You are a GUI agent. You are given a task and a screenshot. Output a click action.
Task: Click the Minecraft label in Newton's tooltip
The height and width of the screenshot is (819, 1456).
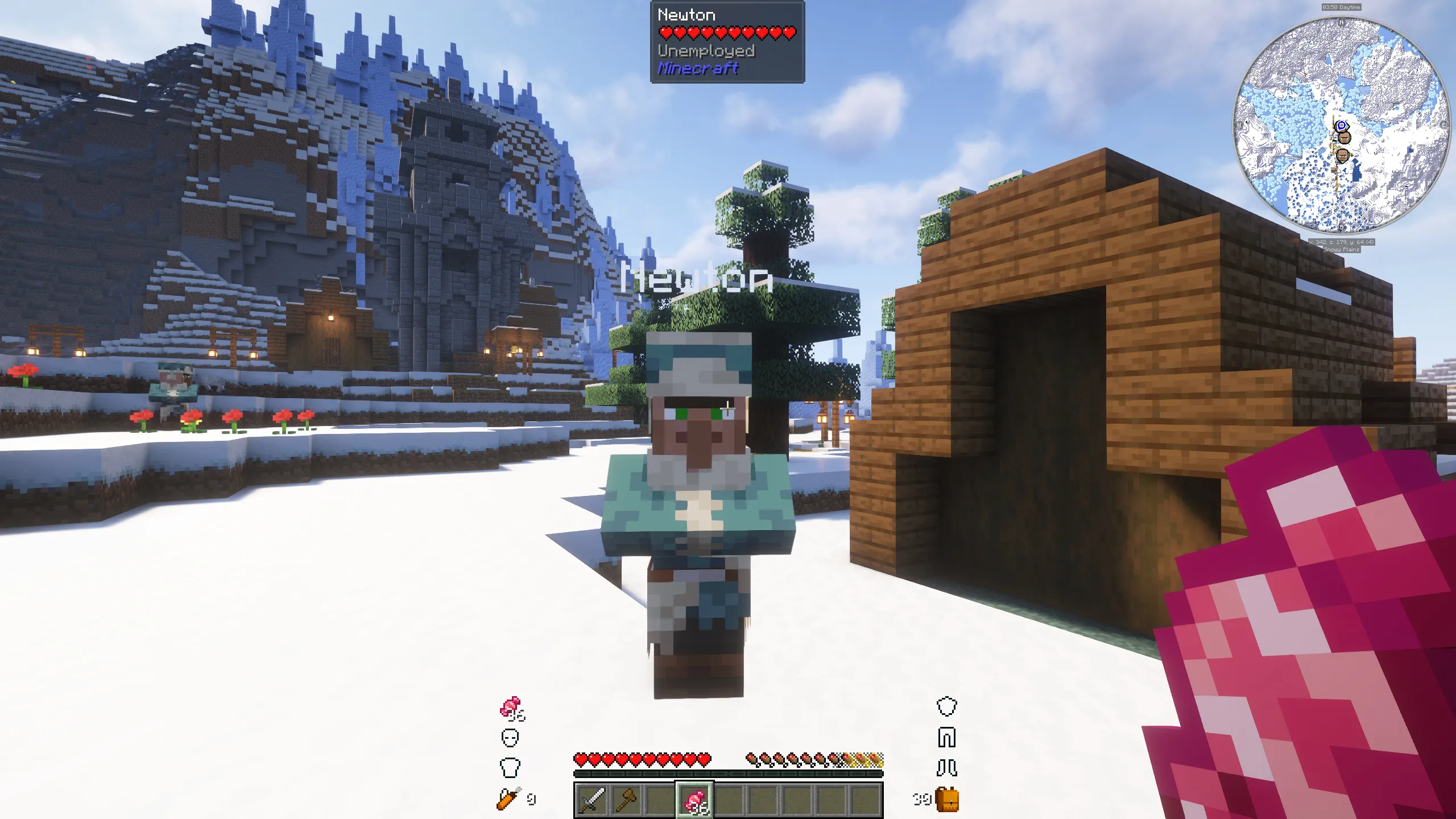[x=698, y=69]
